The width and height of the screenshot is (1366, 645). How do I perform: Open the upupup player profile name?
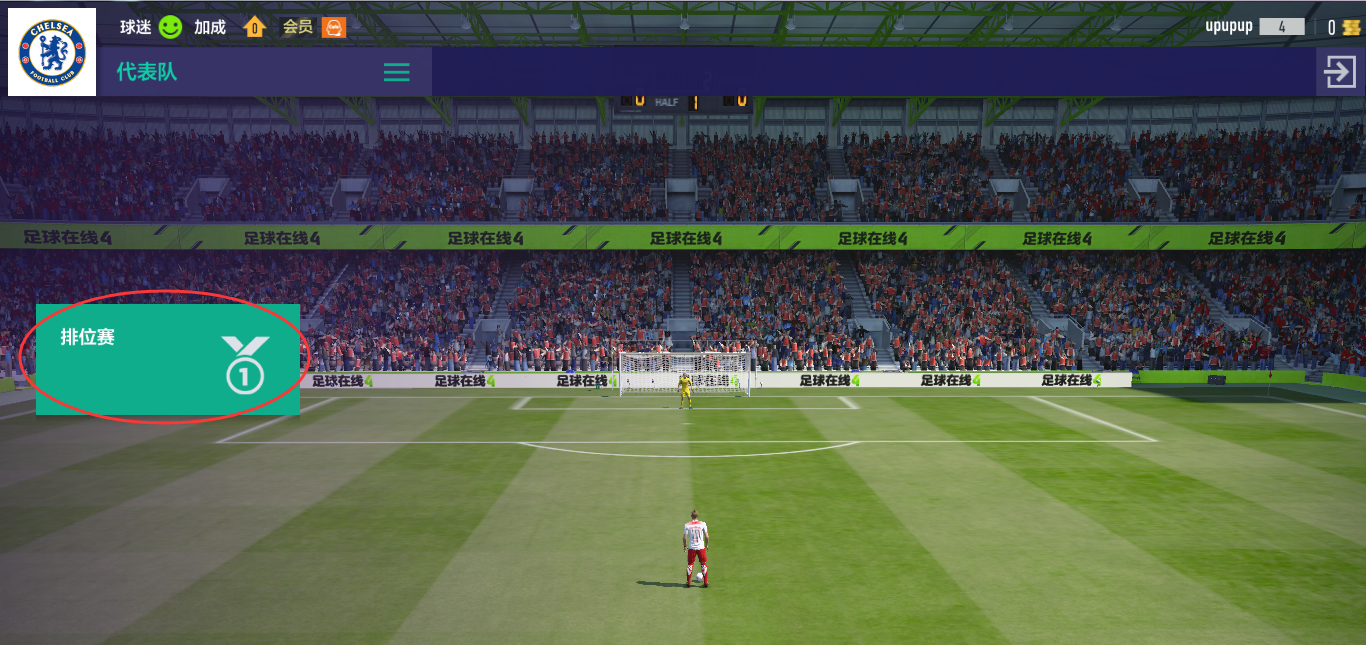(x=1229, y=27)
